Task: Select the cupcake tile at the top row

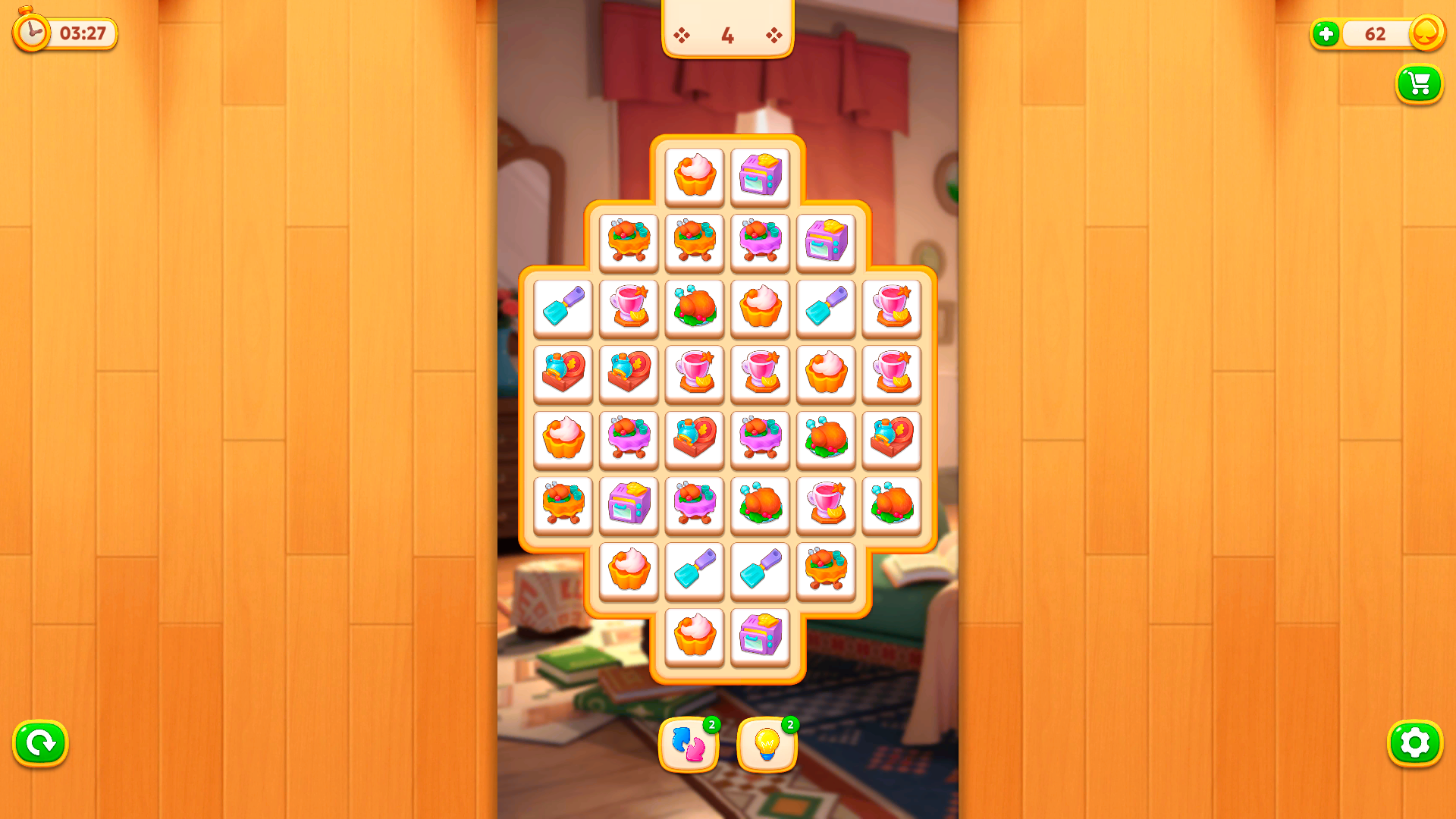Action: coord(694,176)
